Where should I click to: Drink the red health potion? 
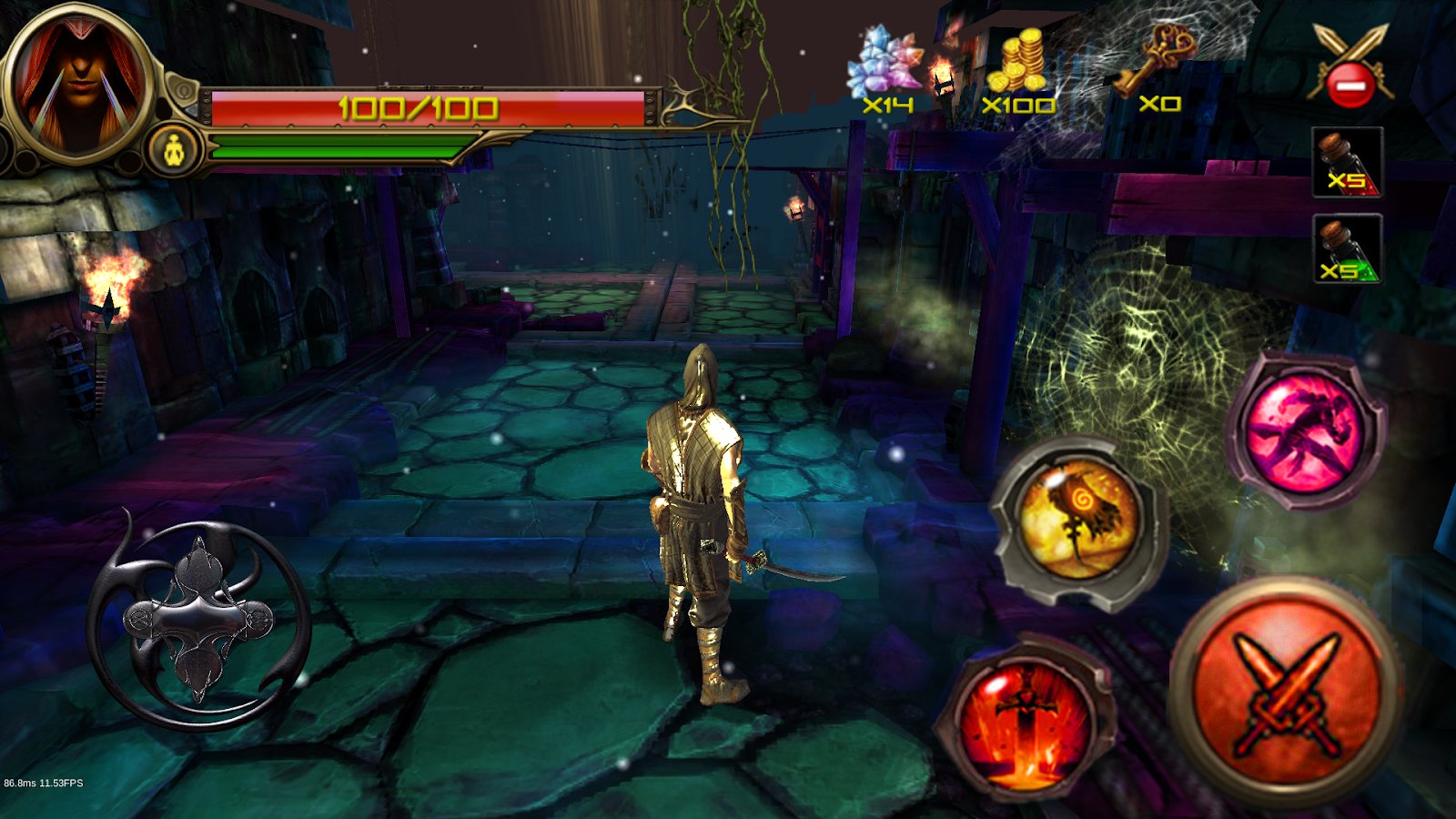pyautogui.click(x=1347, y=164)
